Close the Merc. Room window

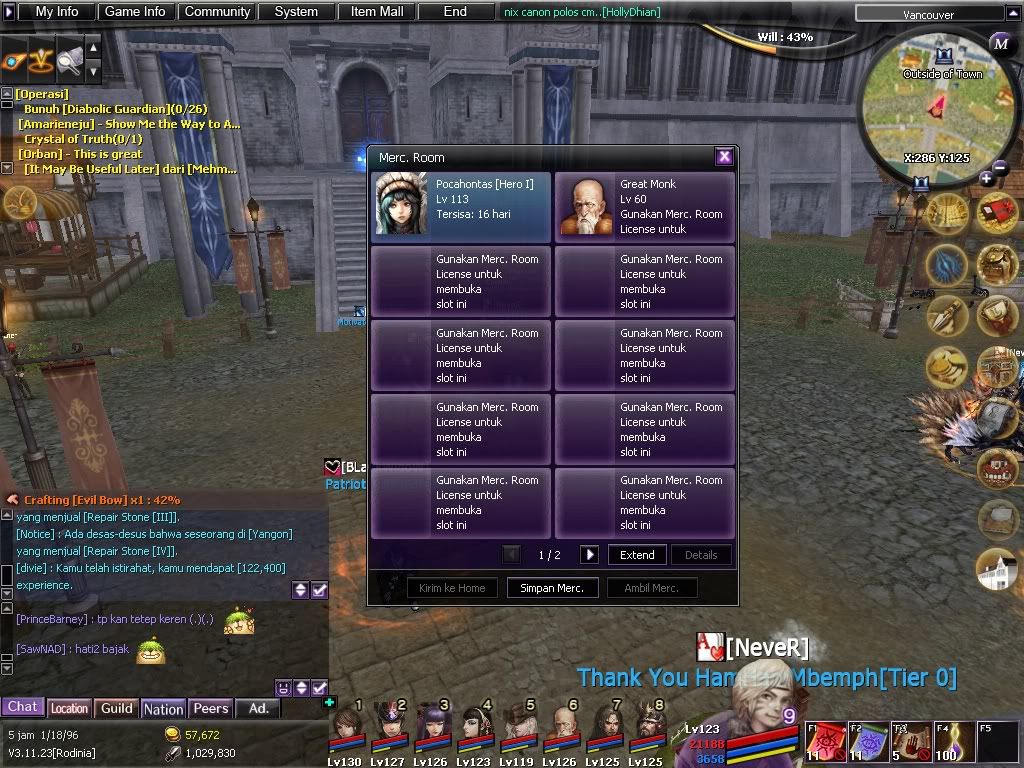coord(724,156)
